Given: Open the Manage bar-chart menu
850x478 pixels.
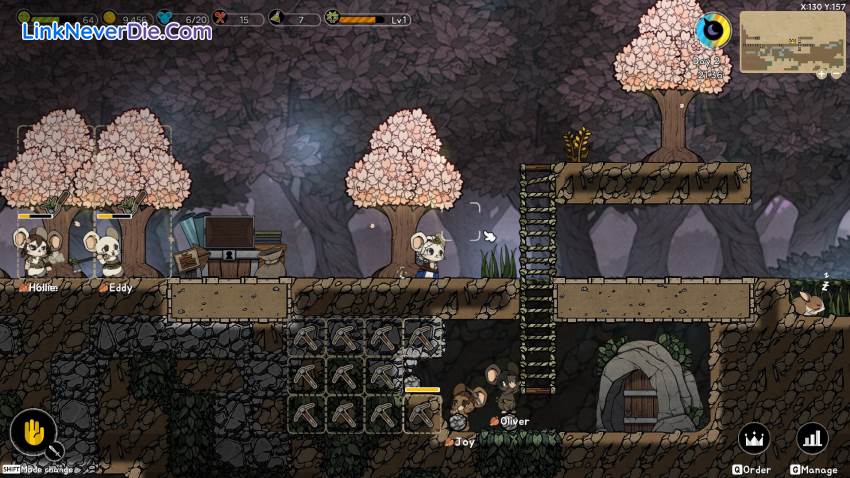Looking at the screenshot, I should (x=812, y=438).
